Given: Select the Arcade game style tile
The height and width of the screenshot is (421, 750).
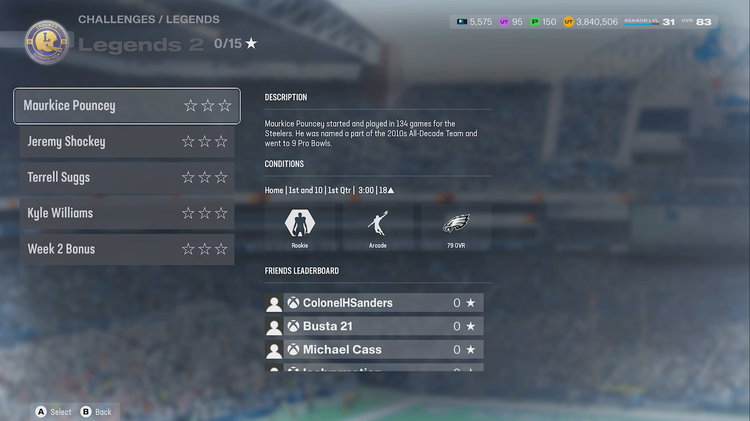Looking at the screenshot, I should click(x=378, y=226).
